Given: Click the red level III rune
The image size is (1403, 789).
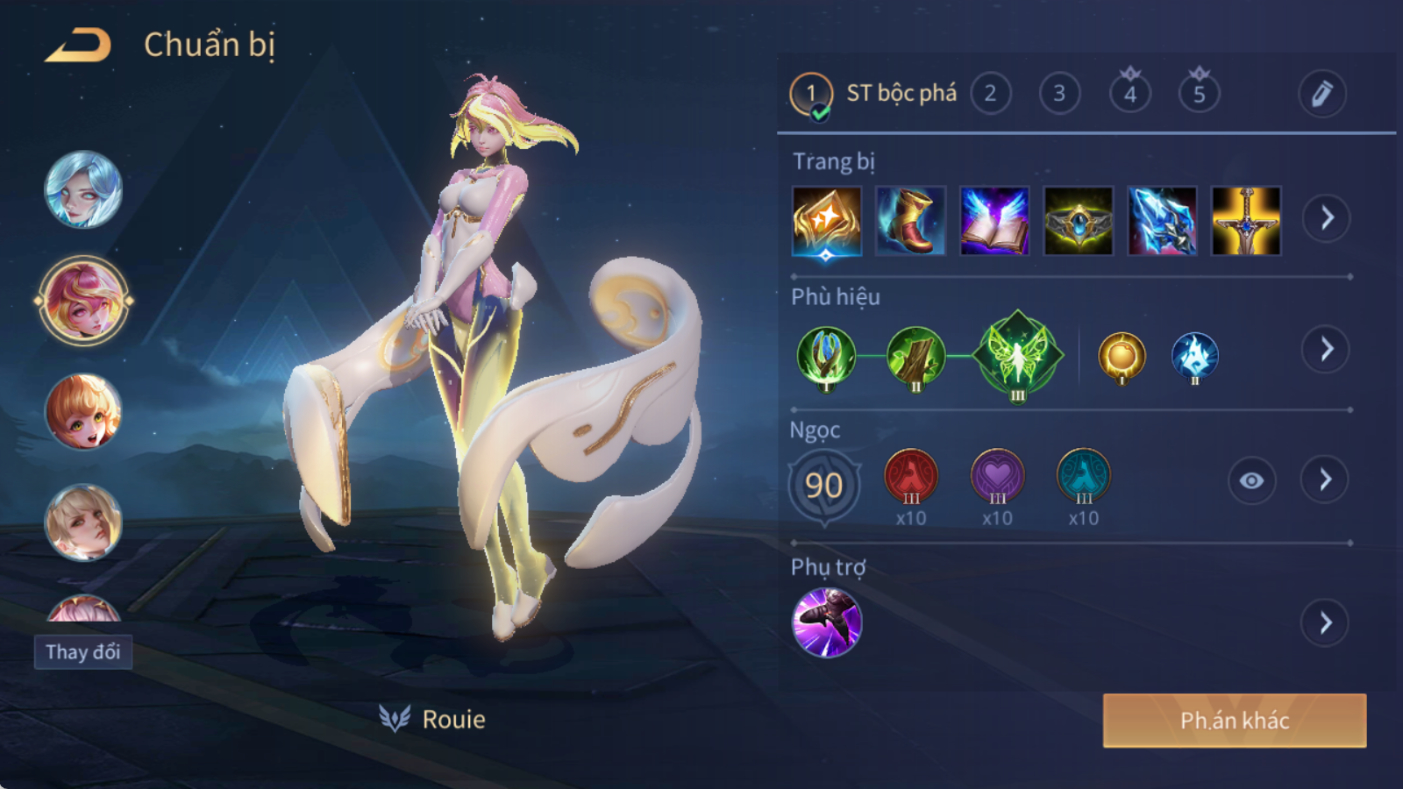Looking at the screenshot, I should click(x=911, y=477).
